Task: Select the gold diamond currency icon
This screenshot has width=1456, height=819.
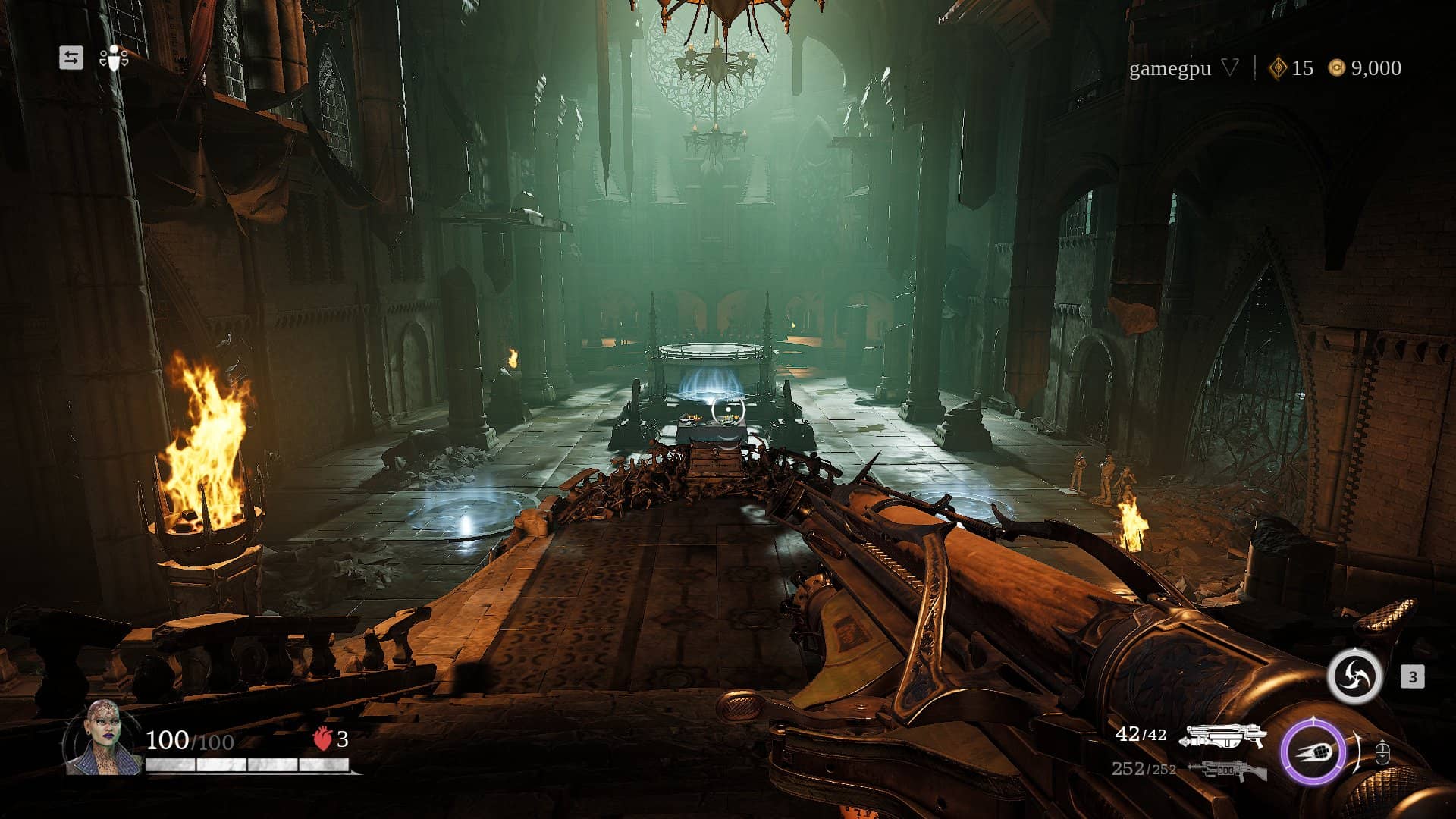Action: point(1278,68)
